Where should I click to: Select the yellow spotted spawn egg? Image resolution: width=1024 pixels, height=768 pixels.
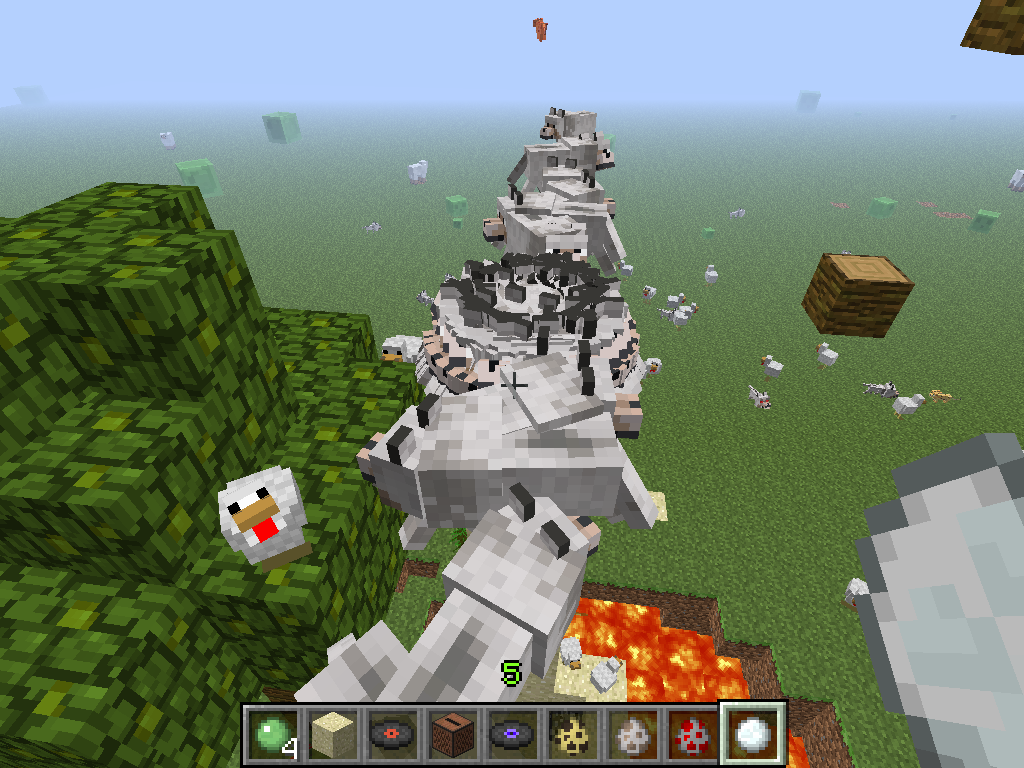click(x=571, y=732)
